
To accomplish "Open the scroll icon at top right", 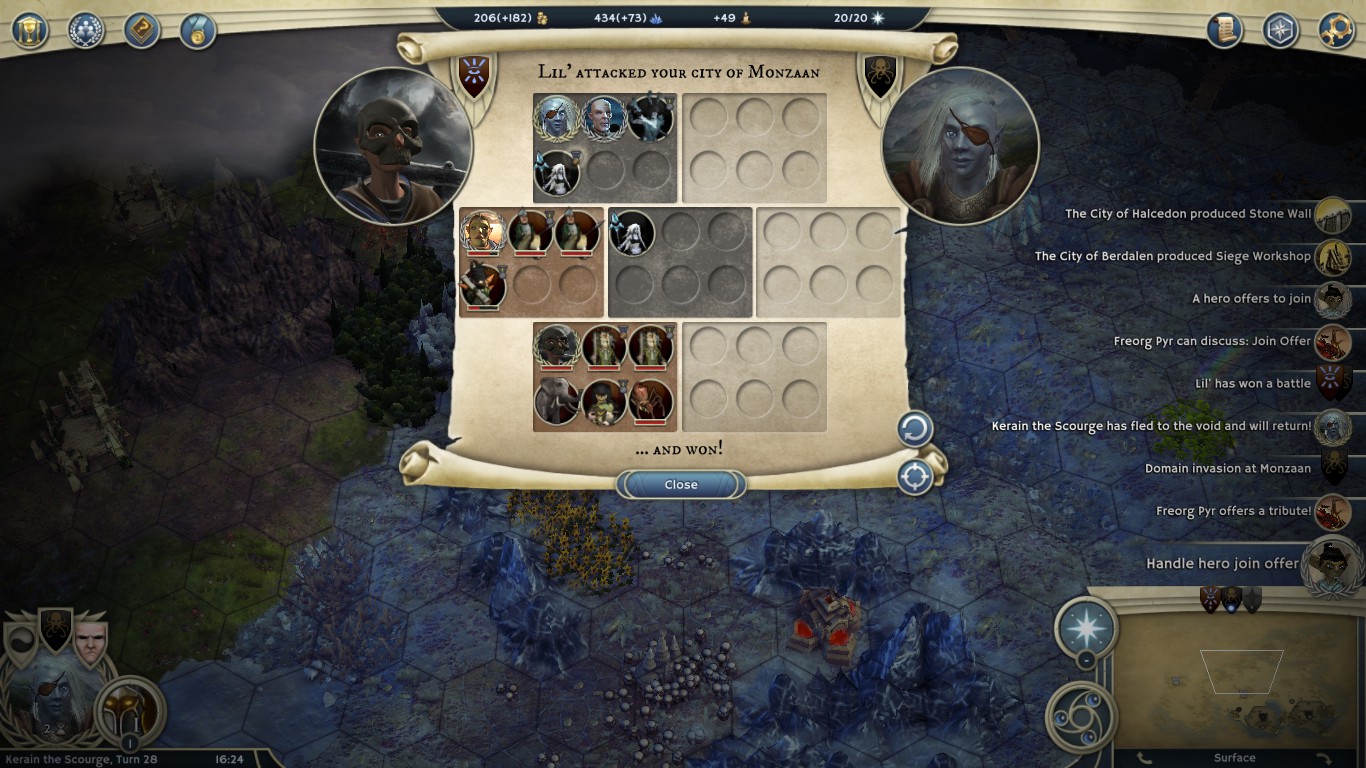I will [1224, 30].
